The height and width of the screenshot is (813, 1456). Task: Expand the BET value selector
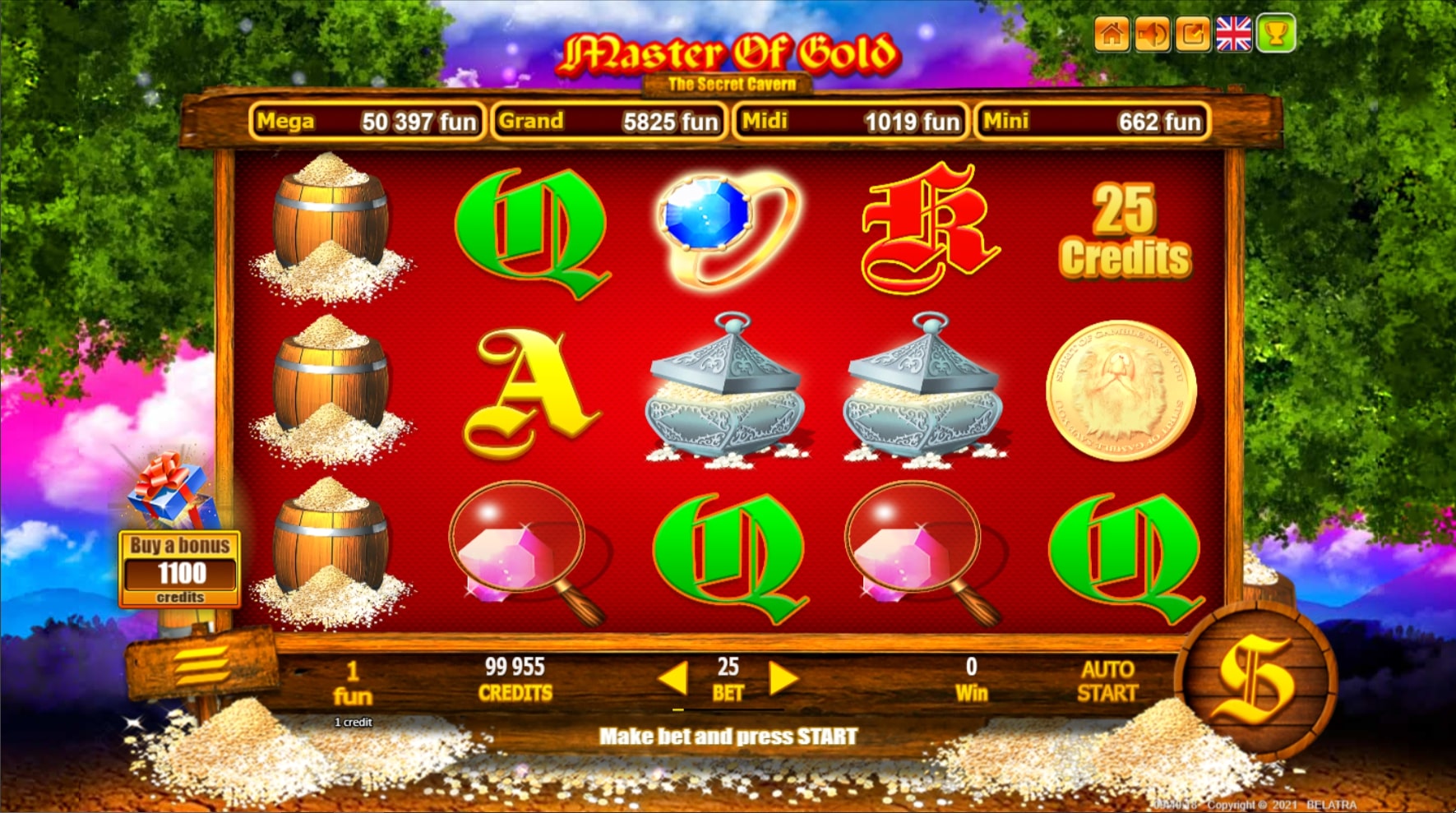tap(727, 680)
